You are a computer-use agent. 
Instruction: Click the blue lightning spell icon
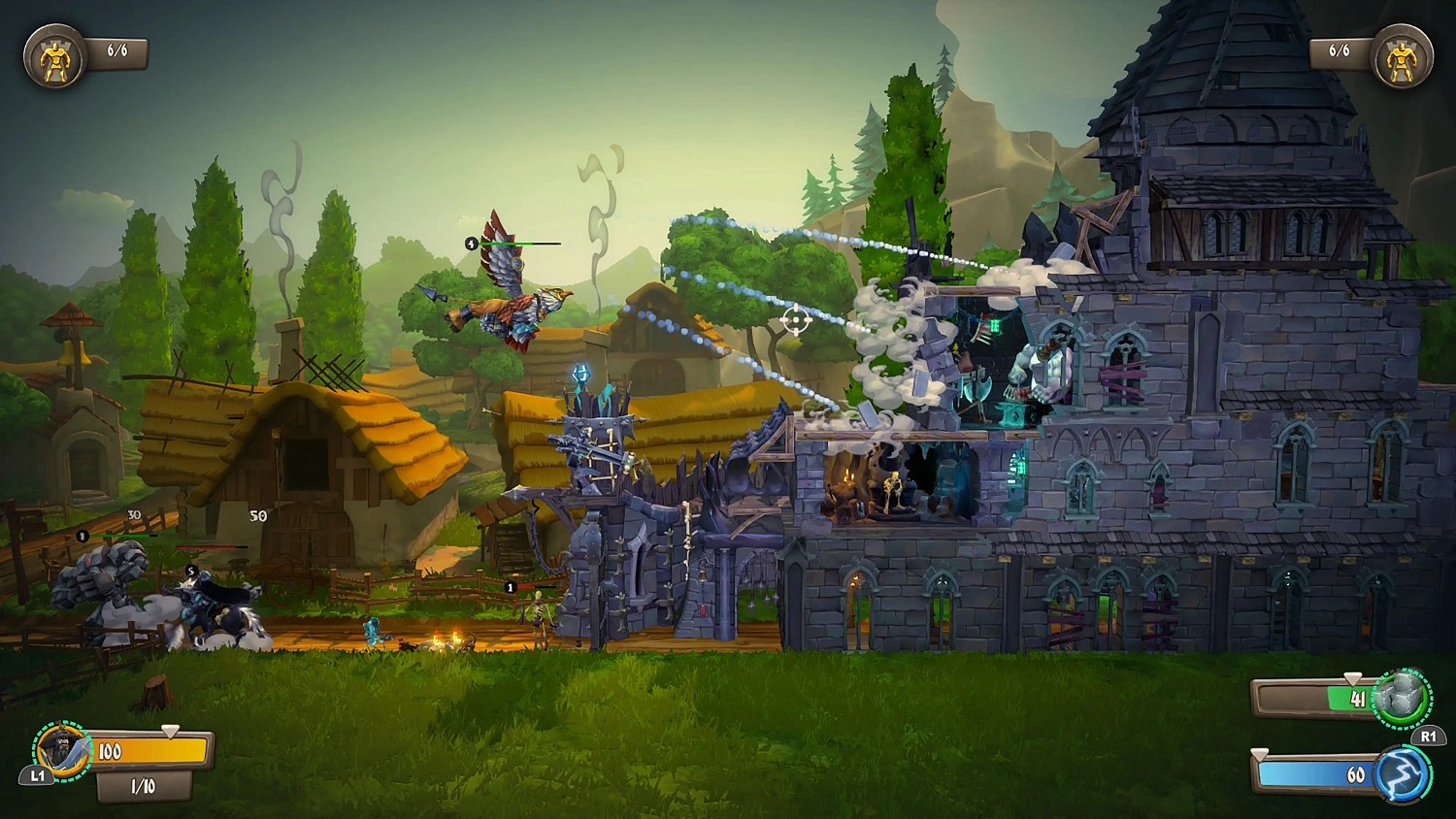[x=1398, y=775]
